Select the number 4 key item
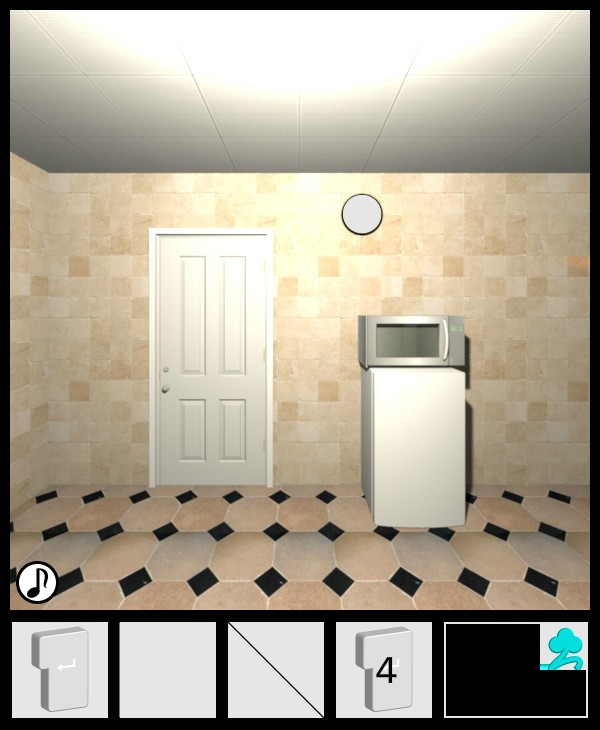Image resolution: width=600 pixels, height=730 pixels. [384, 669]
